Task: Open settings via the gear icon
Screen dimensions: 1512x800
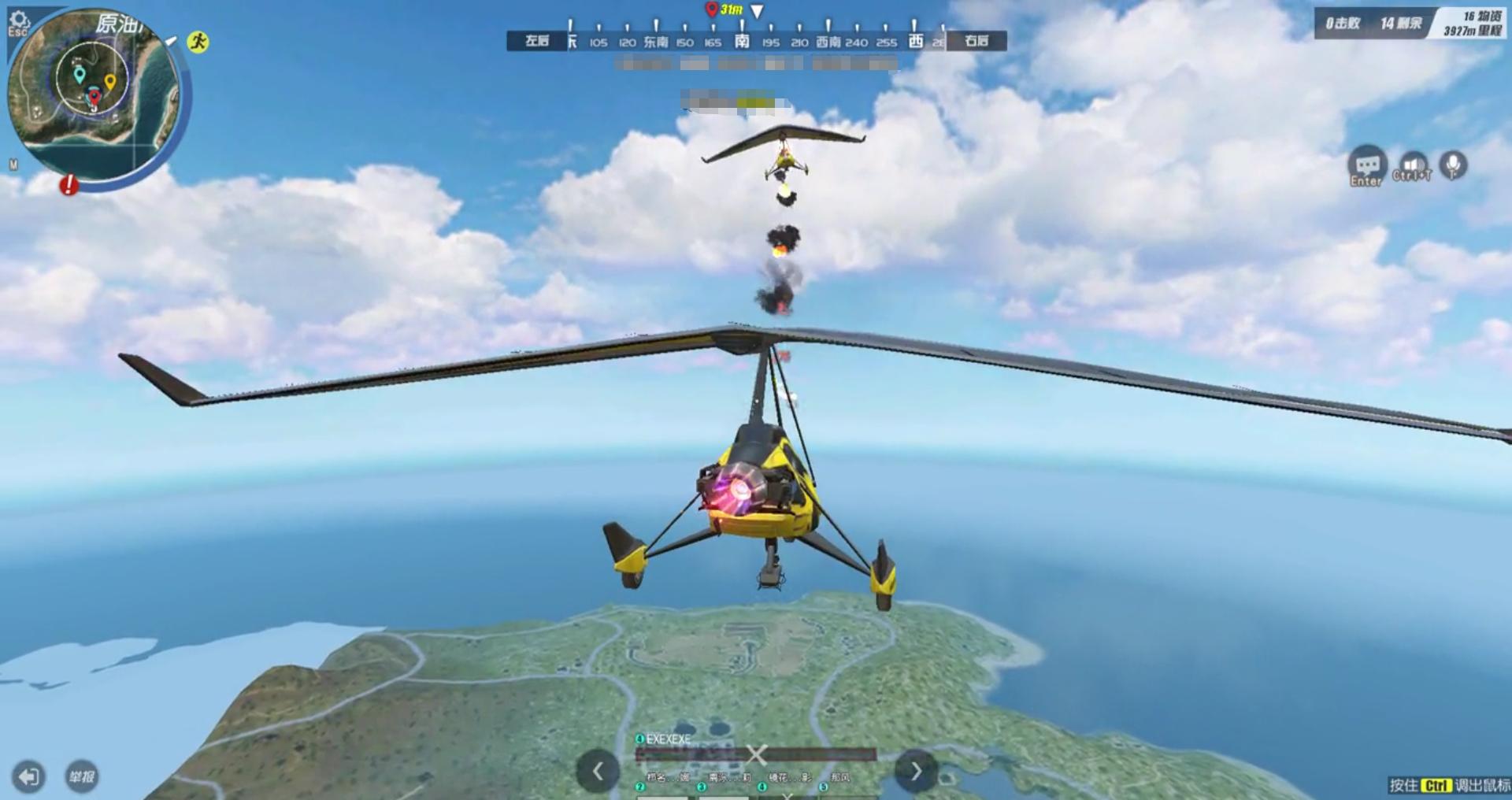Action: point(18,21)
